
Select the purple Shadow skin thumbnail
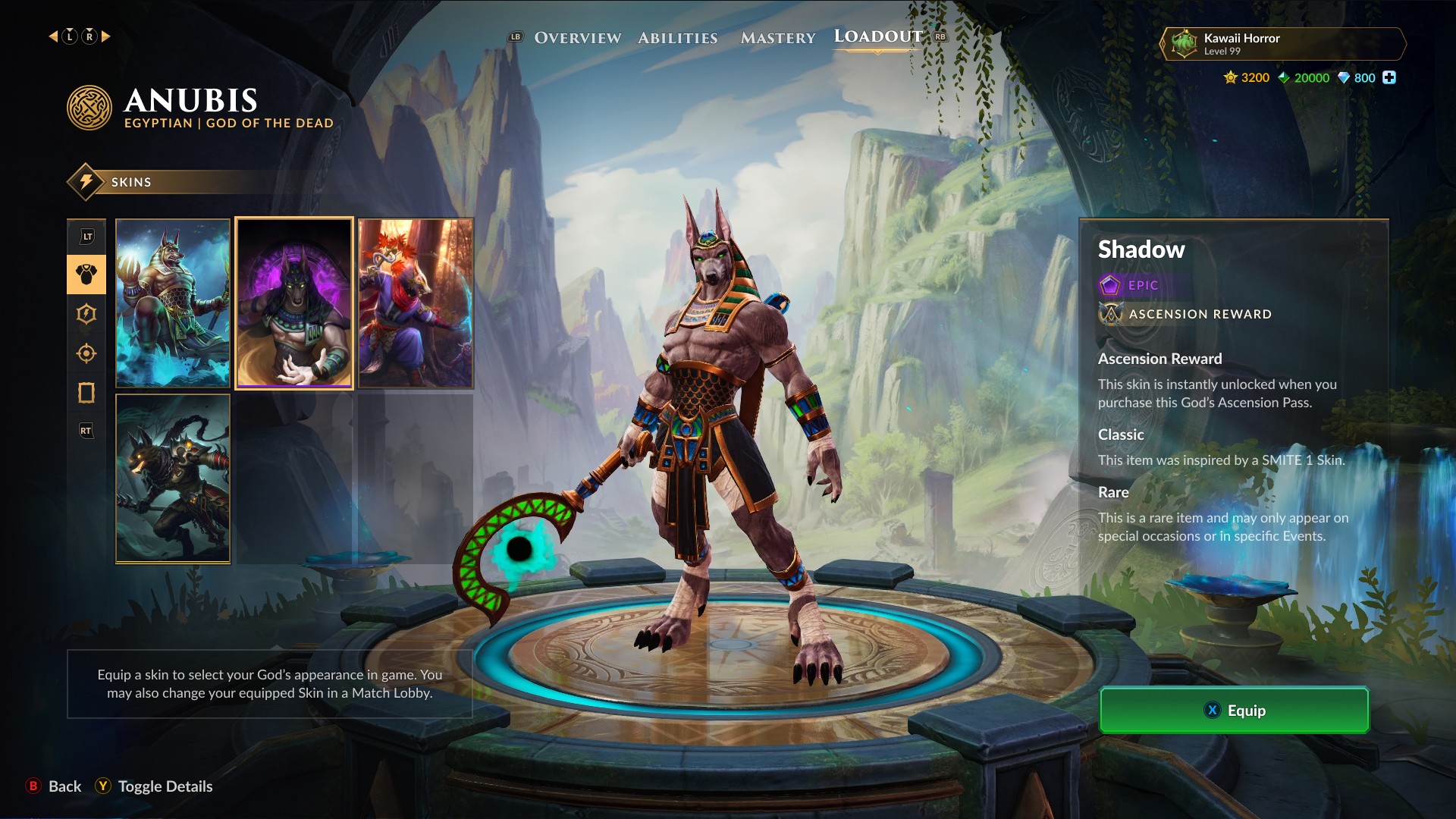pyautogui.click(x=294, y=303)
